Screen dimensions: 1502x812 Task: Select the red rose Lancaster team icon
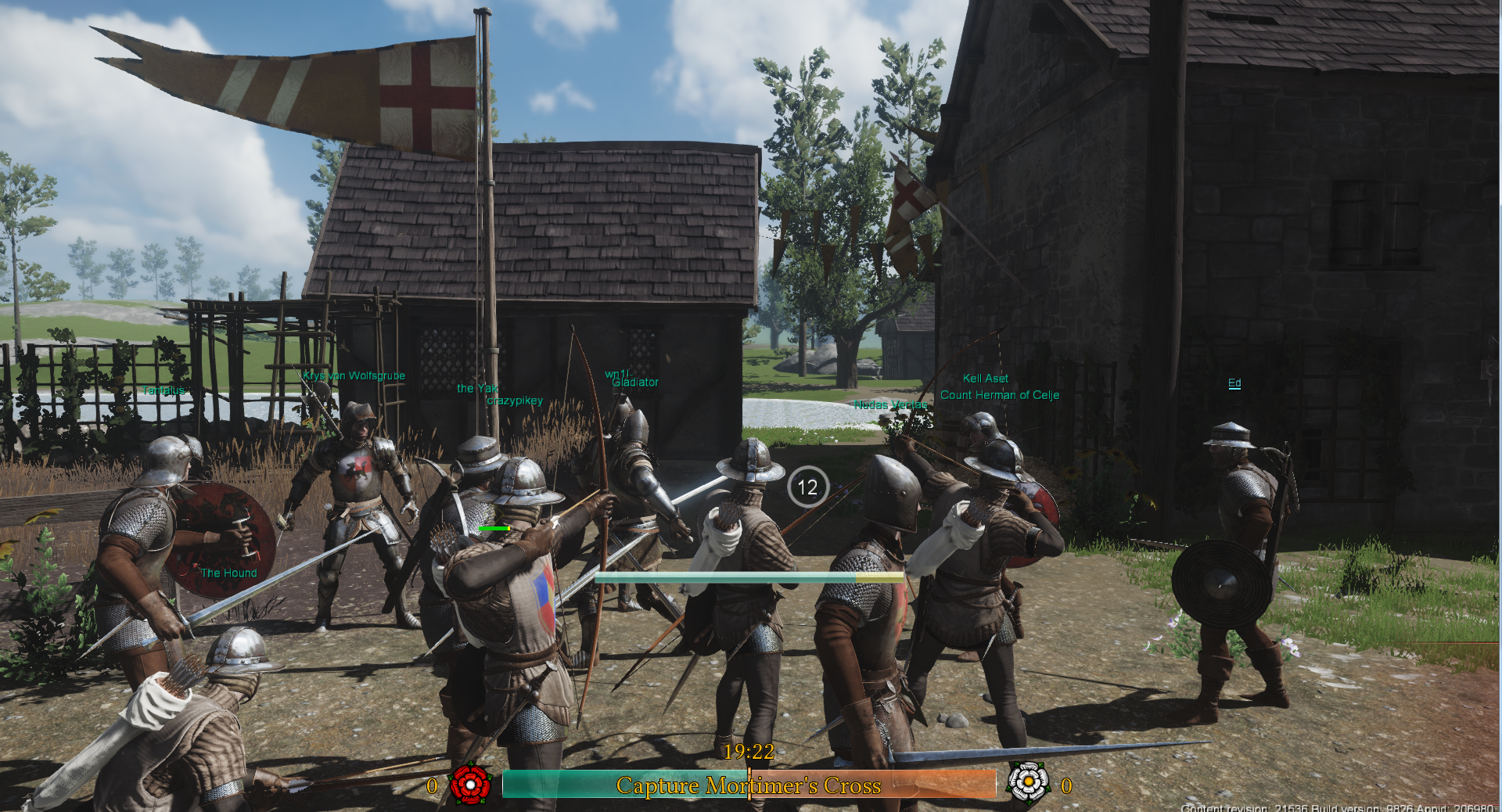470,784
